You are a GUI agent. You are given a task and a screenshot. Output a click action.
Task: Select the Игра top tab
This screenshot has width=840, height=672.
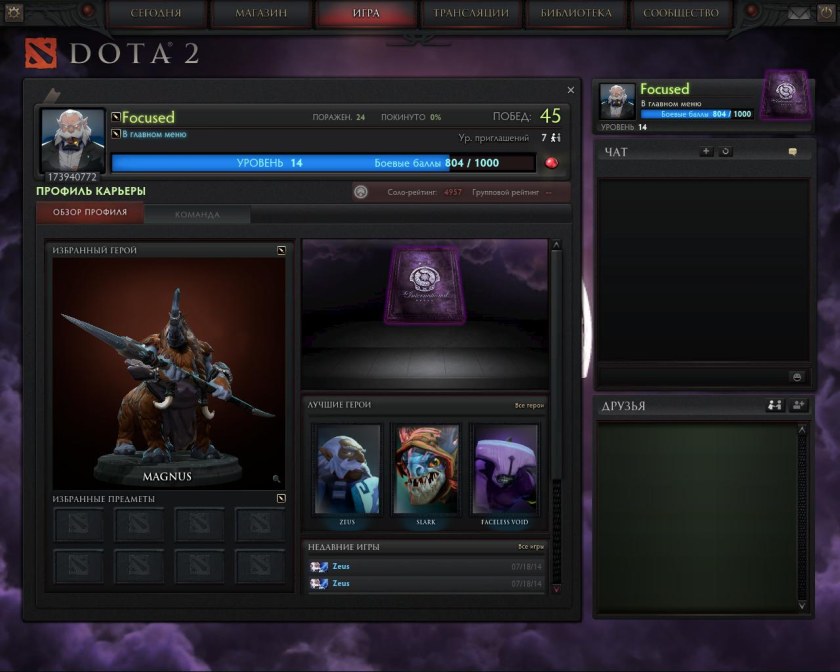coord(366,13)
